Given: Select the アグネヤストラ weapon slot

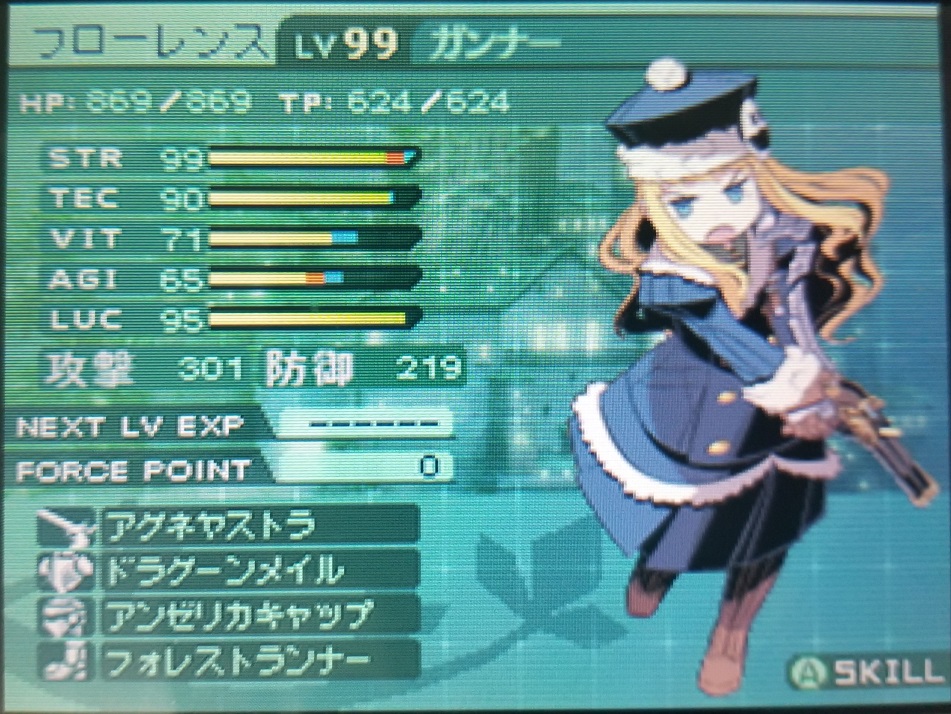Looking at the screenshot, I should click(x=257, y=524).
